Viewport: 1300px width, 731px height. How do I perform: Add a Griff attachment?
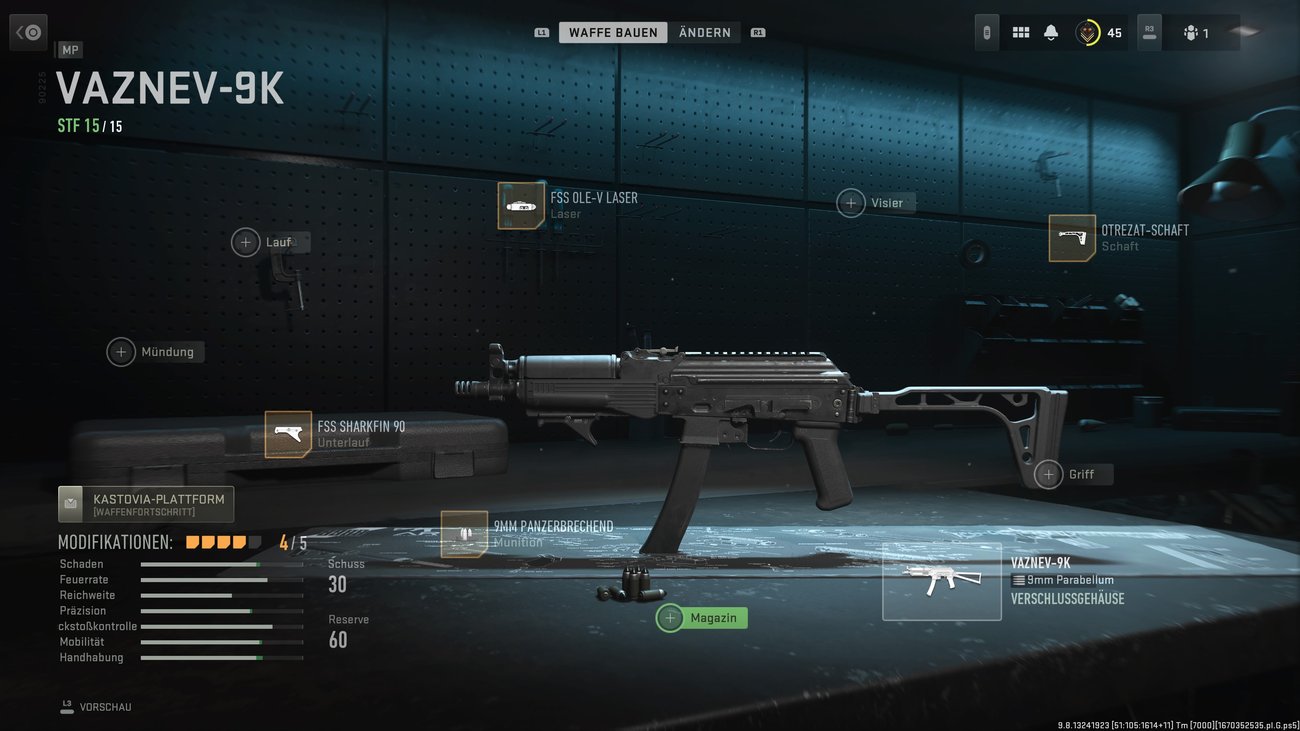(x=1048, y=474)
